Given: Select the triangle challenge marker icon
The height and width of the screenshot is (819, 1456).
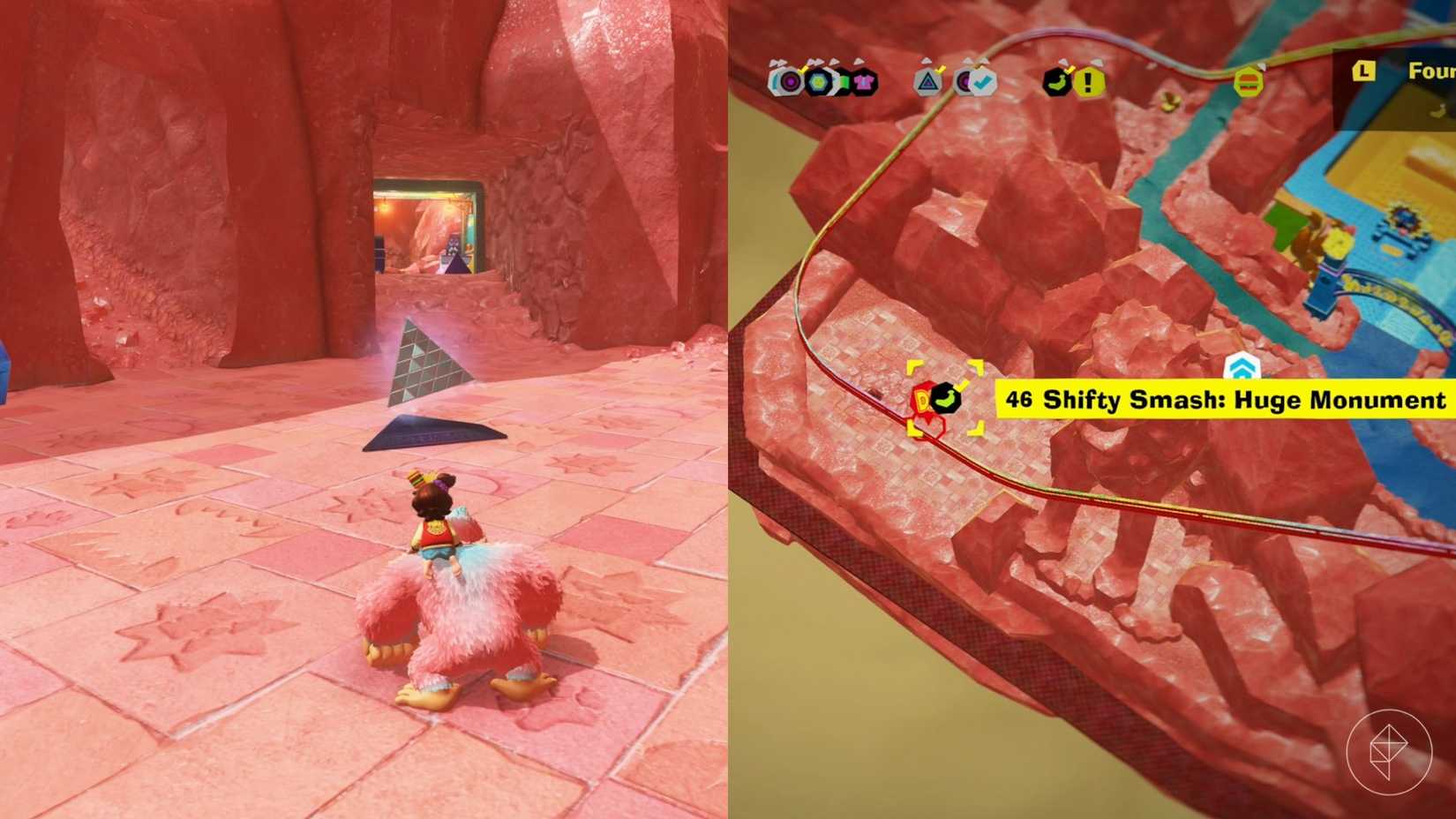Looking at the screenshot, I should point(927,83).
